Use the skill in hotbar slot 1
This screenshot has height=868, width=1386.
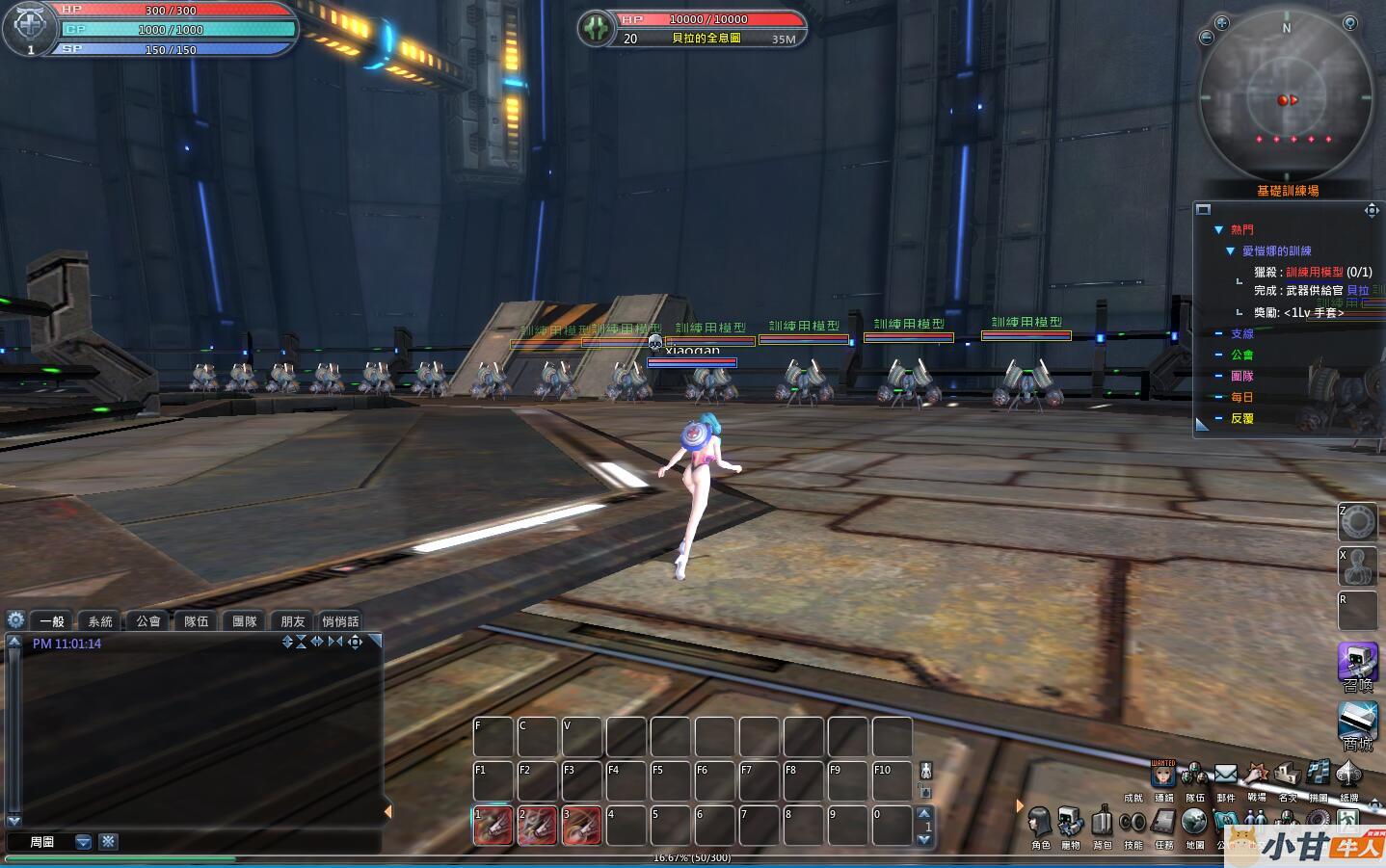point(493,826)
